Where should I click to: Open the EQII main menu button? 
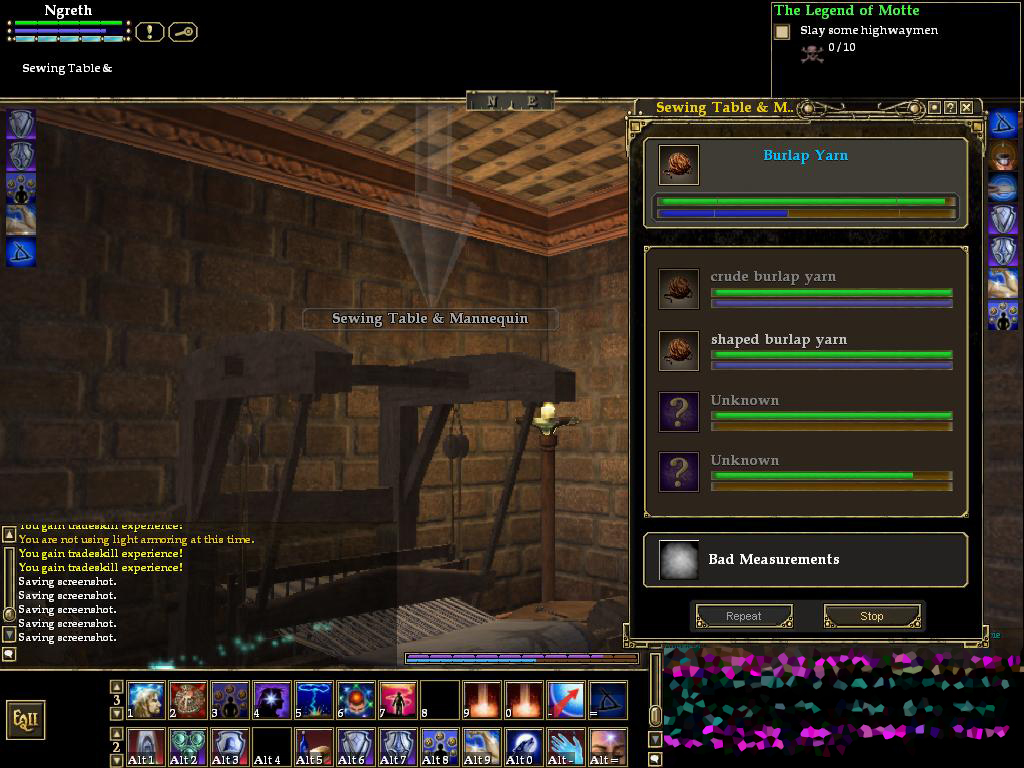[25, 720]
